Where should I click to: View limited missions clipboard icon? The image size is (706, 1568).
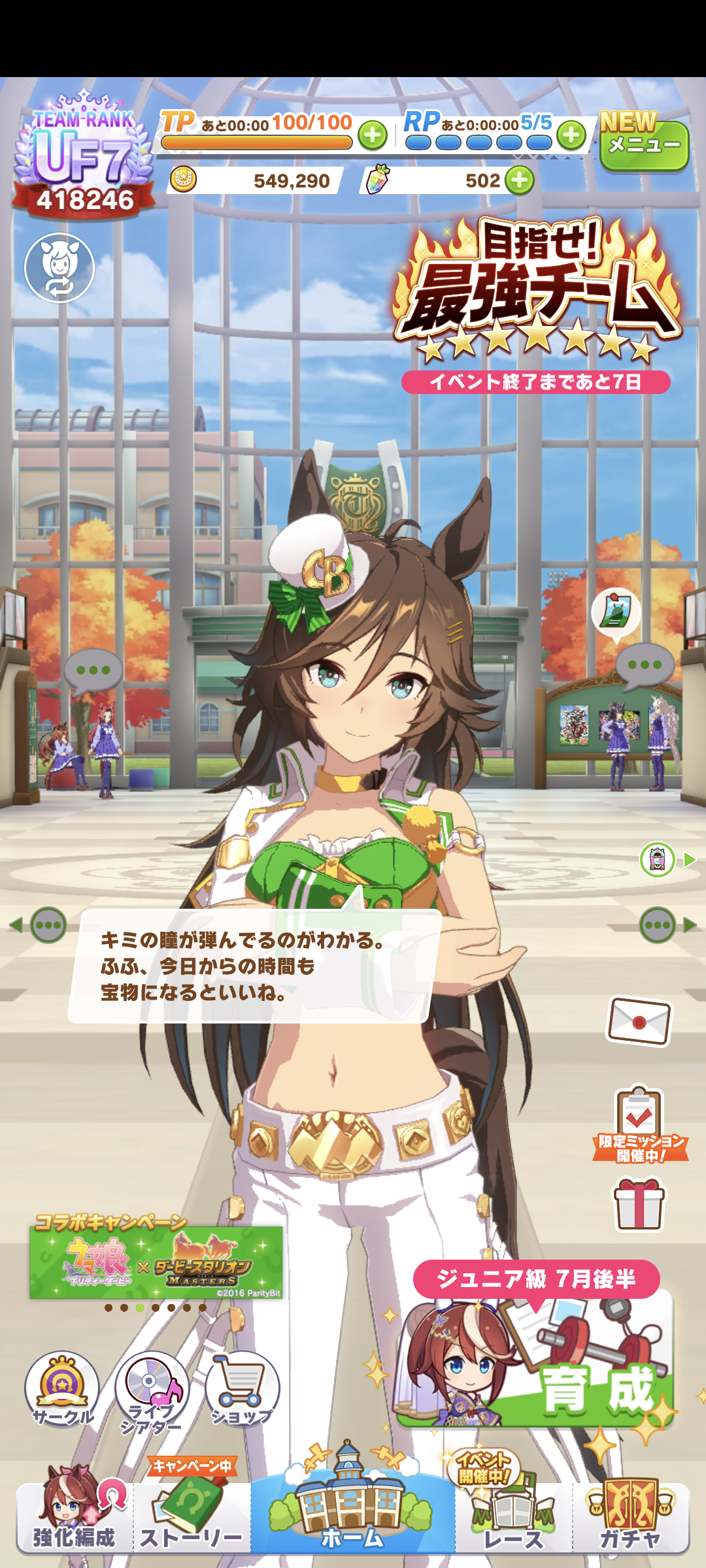[x=639, y=1124]
